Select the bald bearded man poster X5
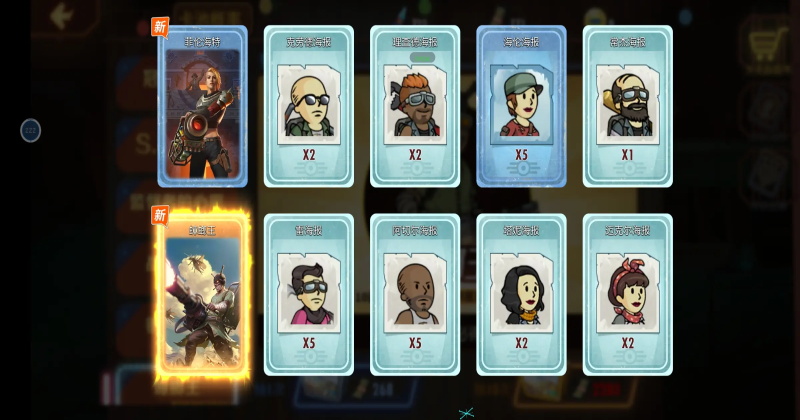Screen dimensions: 800x420 click(x=414, y=295)
